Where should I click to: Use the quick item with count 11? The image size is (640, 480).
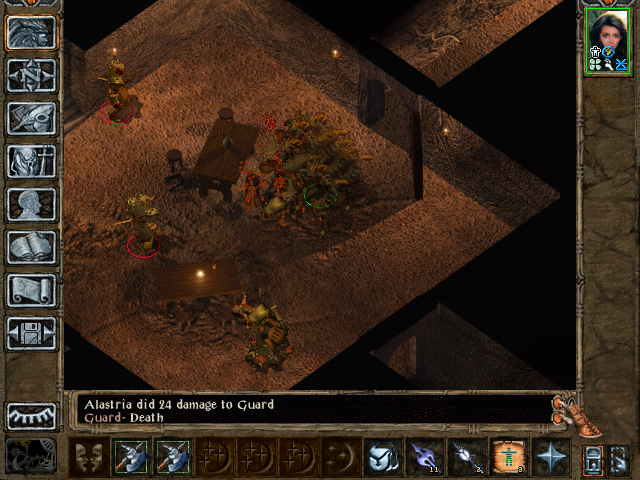point(424,458)
